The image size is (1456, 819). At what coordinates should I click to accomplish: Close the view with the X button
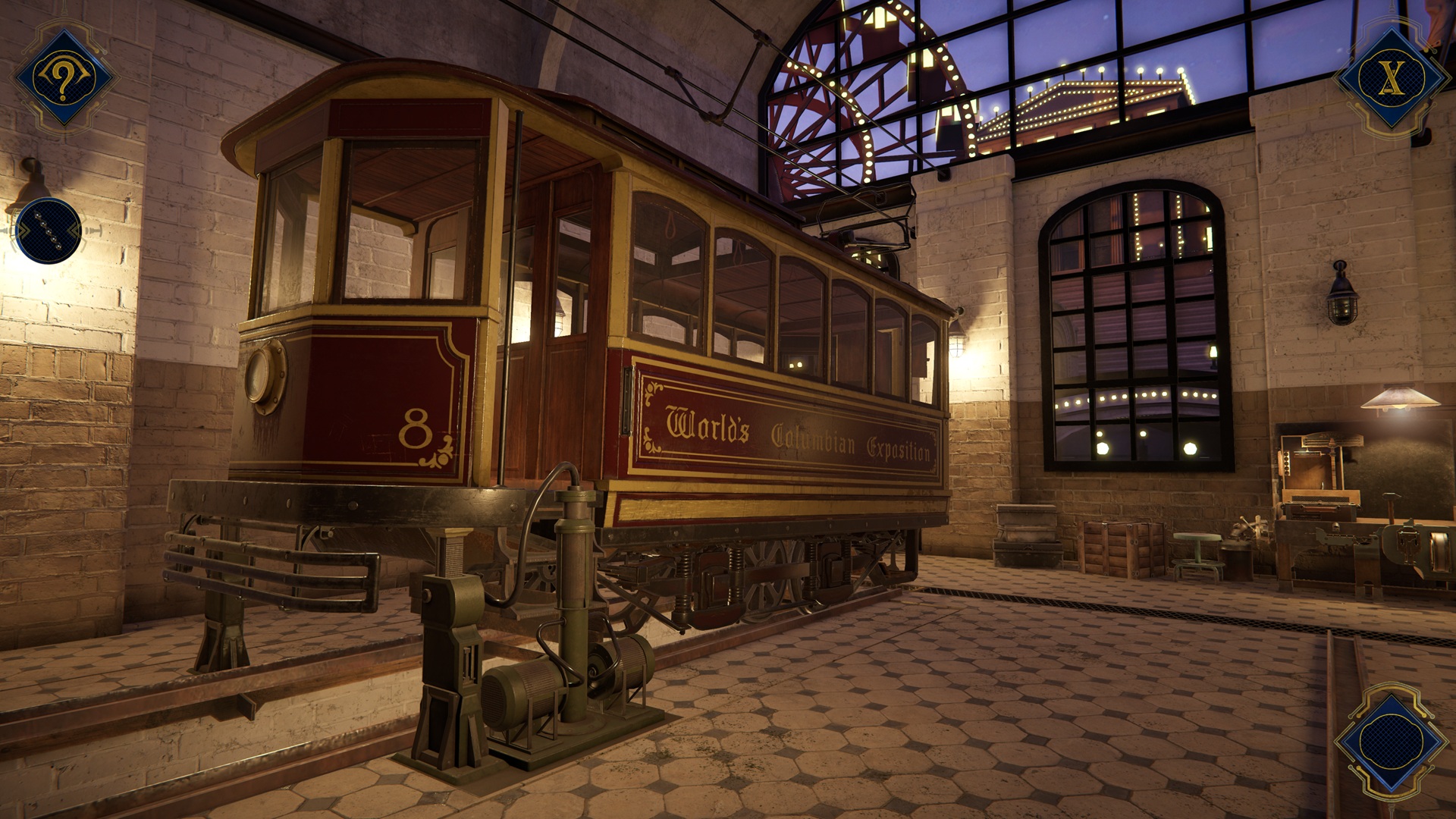pyautogui.click(x=1390, y=78)
